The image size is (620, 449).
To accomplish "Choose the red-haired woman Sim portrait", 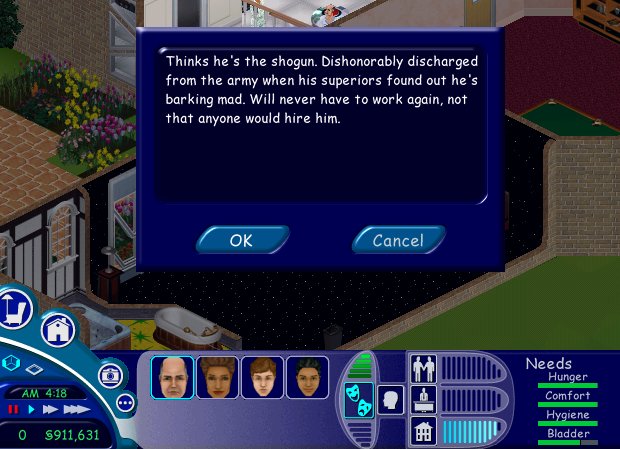I will point(218,377).
